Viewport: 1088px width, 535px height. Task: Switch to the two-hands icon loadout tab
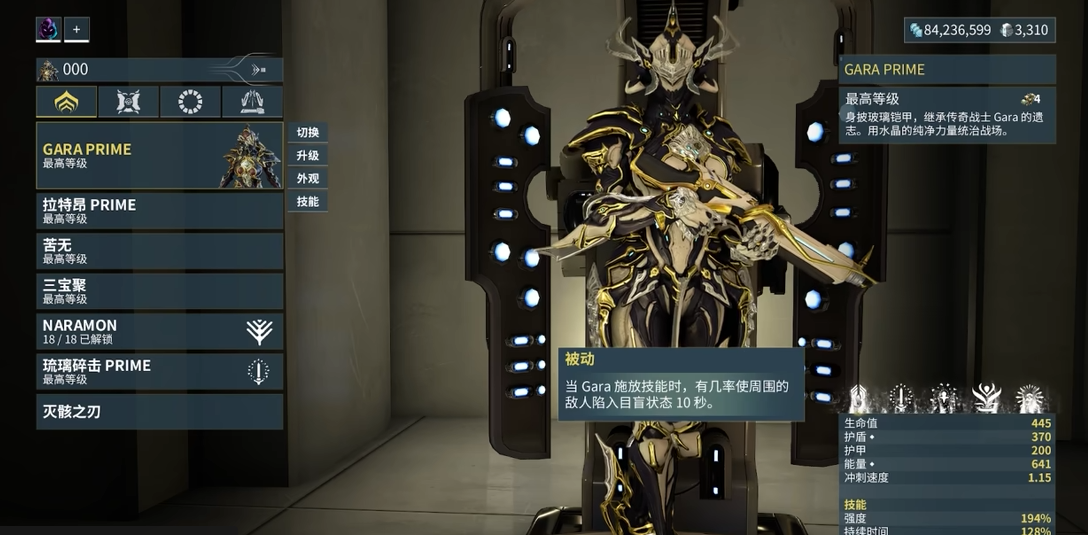point(252,102)
